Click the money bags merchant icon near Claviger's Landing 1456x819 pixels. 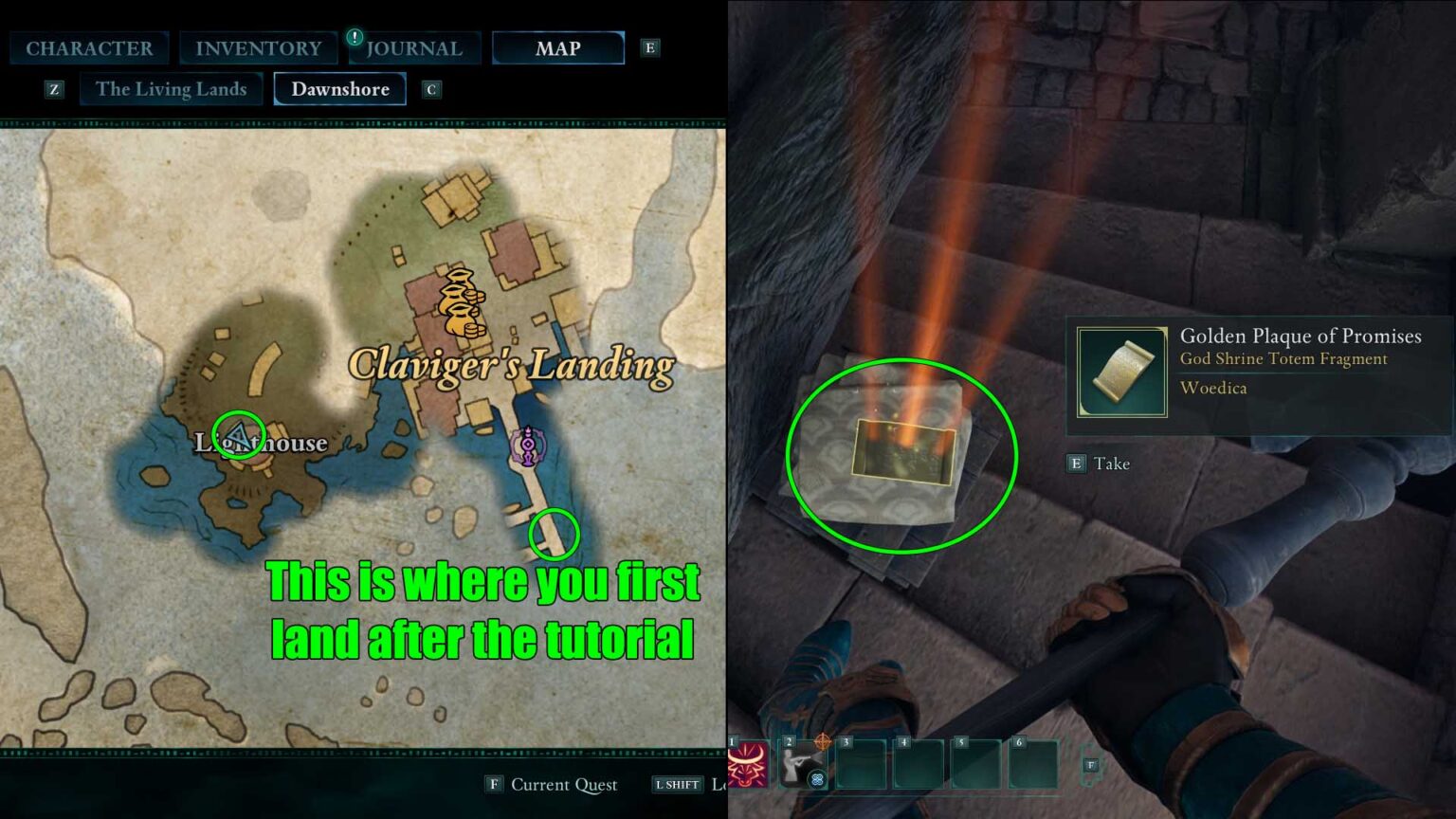(x=462, y=301)
